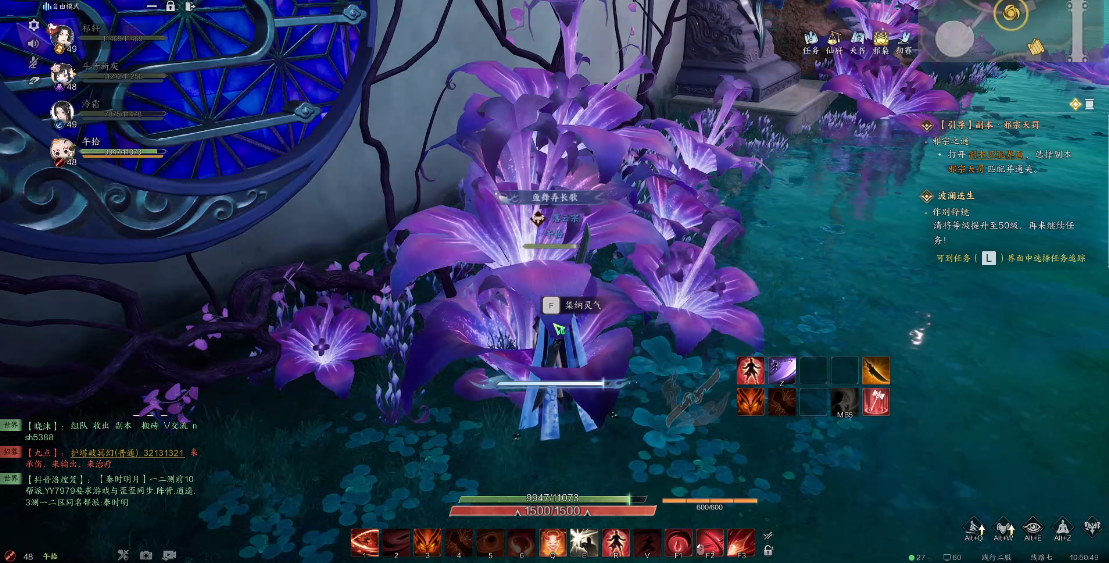Screen dimensions: 1109x563
Task: Open the gear settings icon
Action: pyautogui.click(x=33, y=25)
